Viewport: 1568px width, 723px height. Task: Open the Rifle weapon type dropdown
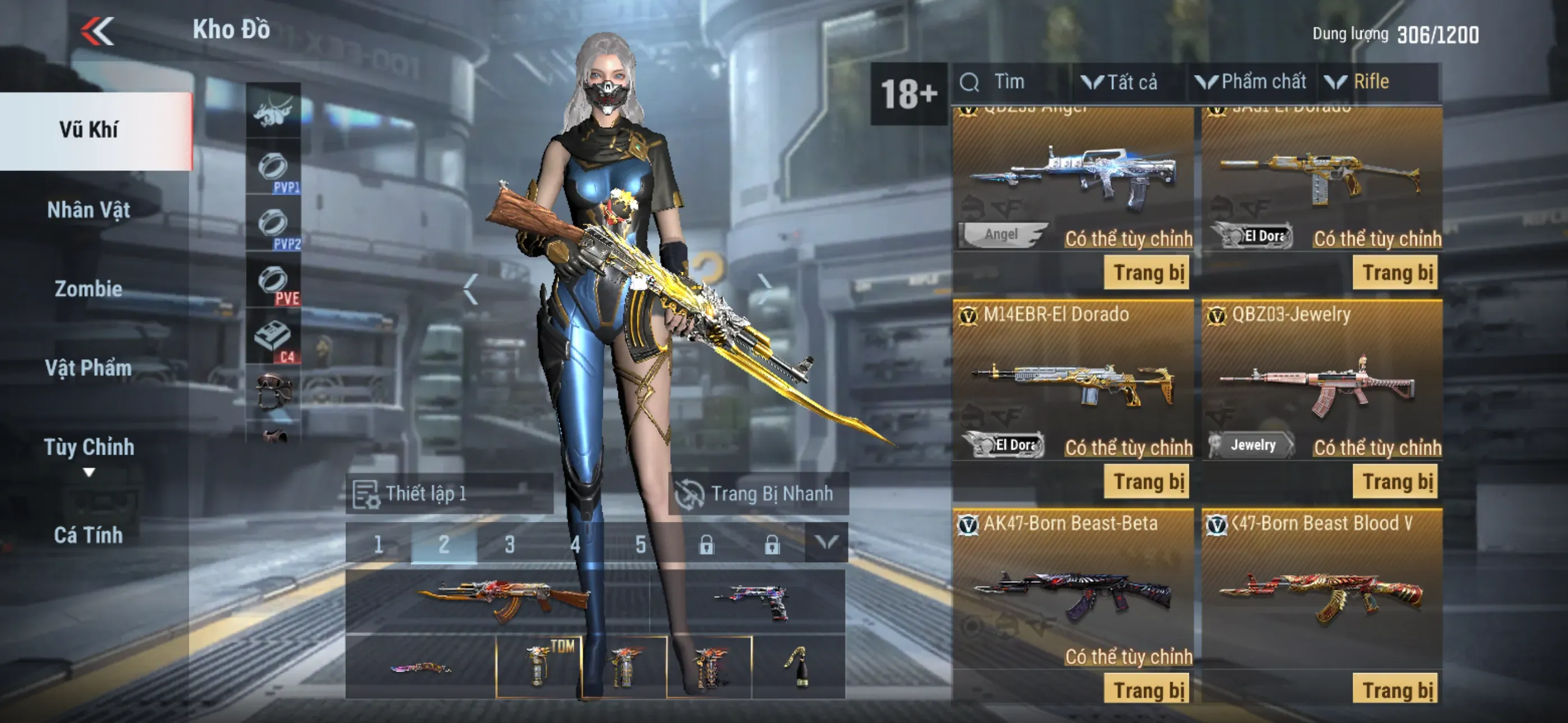click(x=1363, y=82)
